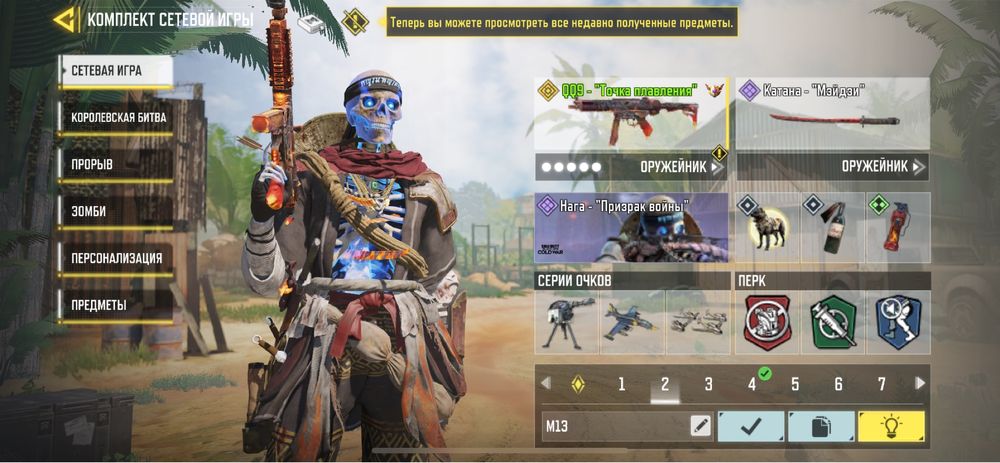Image resolution: width=1000 pixels, height=463 pixels.
Task: Confirm loadout with the checkmark button
Action: [x=750, y=427]
